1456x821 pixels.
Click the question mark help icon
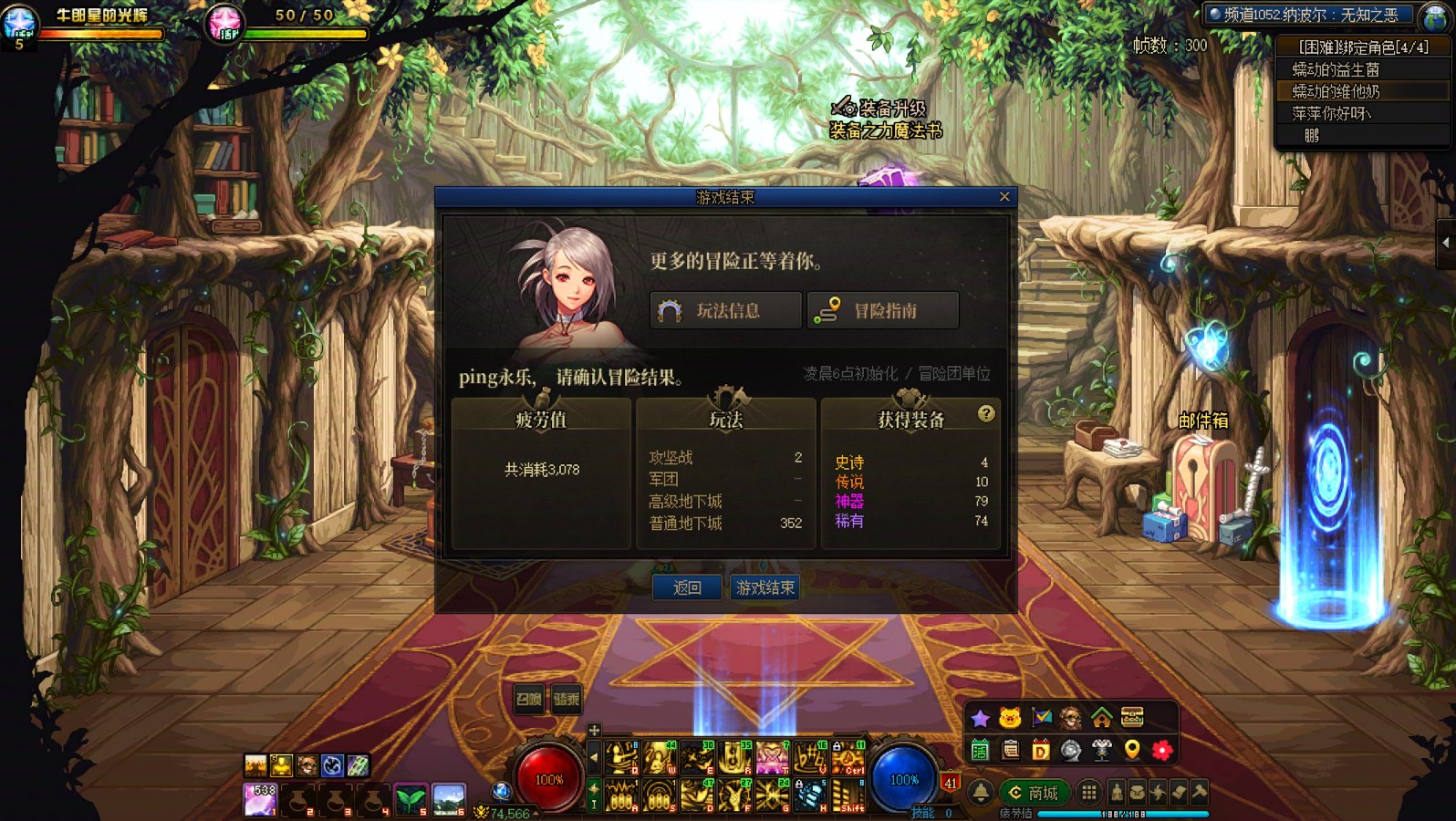pos(986,414)
